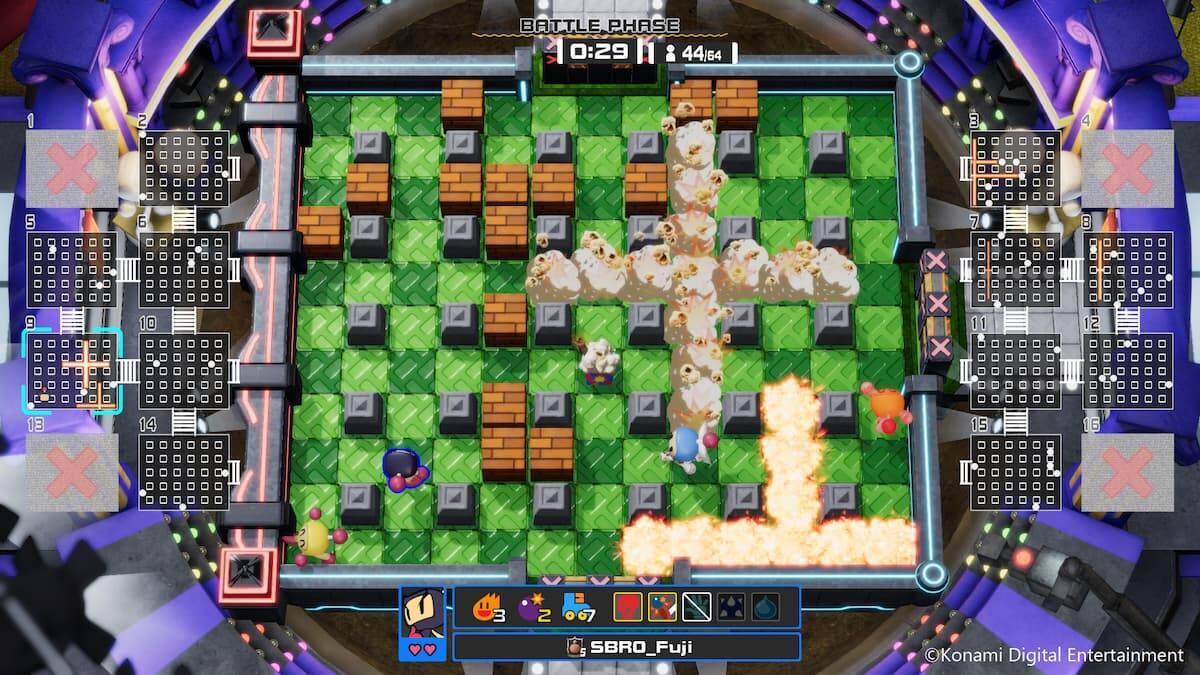Select arena 2 on the stage map
The height and width of the screenshot is (675, 1200).
[x=184, y=168]
